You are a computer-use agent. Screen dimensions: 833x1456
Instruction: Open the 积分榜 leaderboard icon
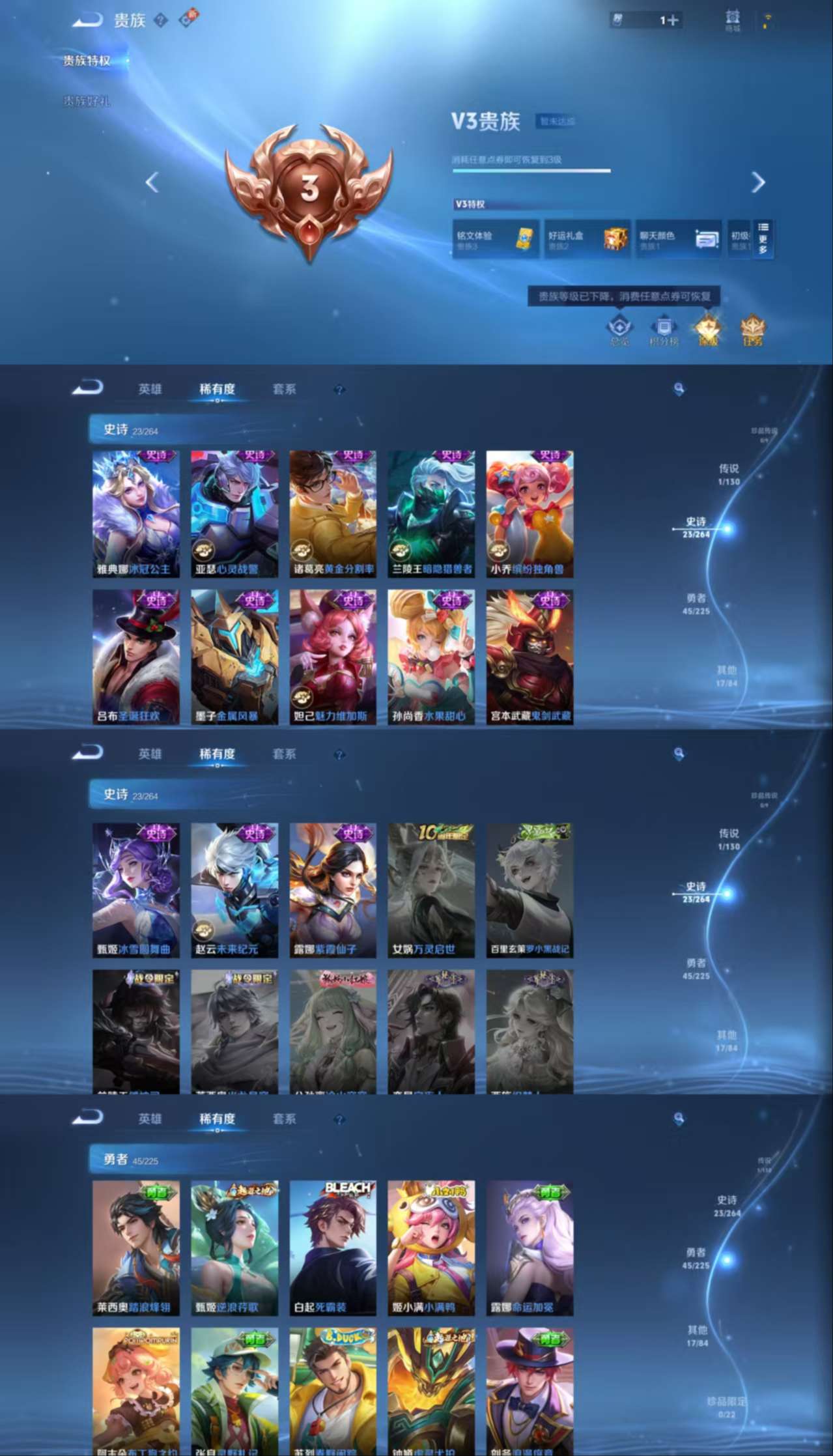[x=664, y=331]
